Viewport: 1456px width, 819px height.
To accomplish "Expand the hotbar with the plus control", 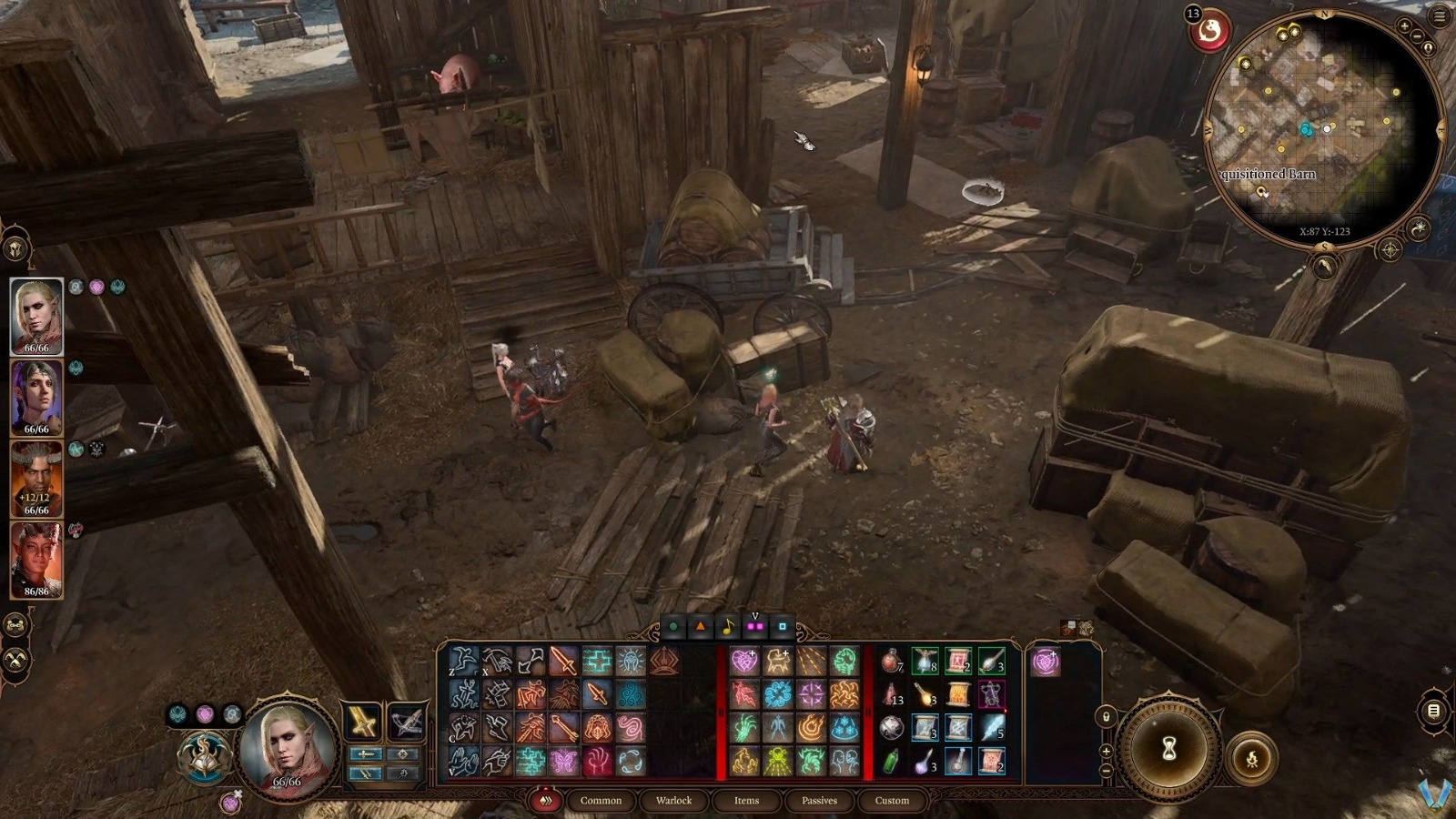I will pyautogui.click(x=1105, y=751).
